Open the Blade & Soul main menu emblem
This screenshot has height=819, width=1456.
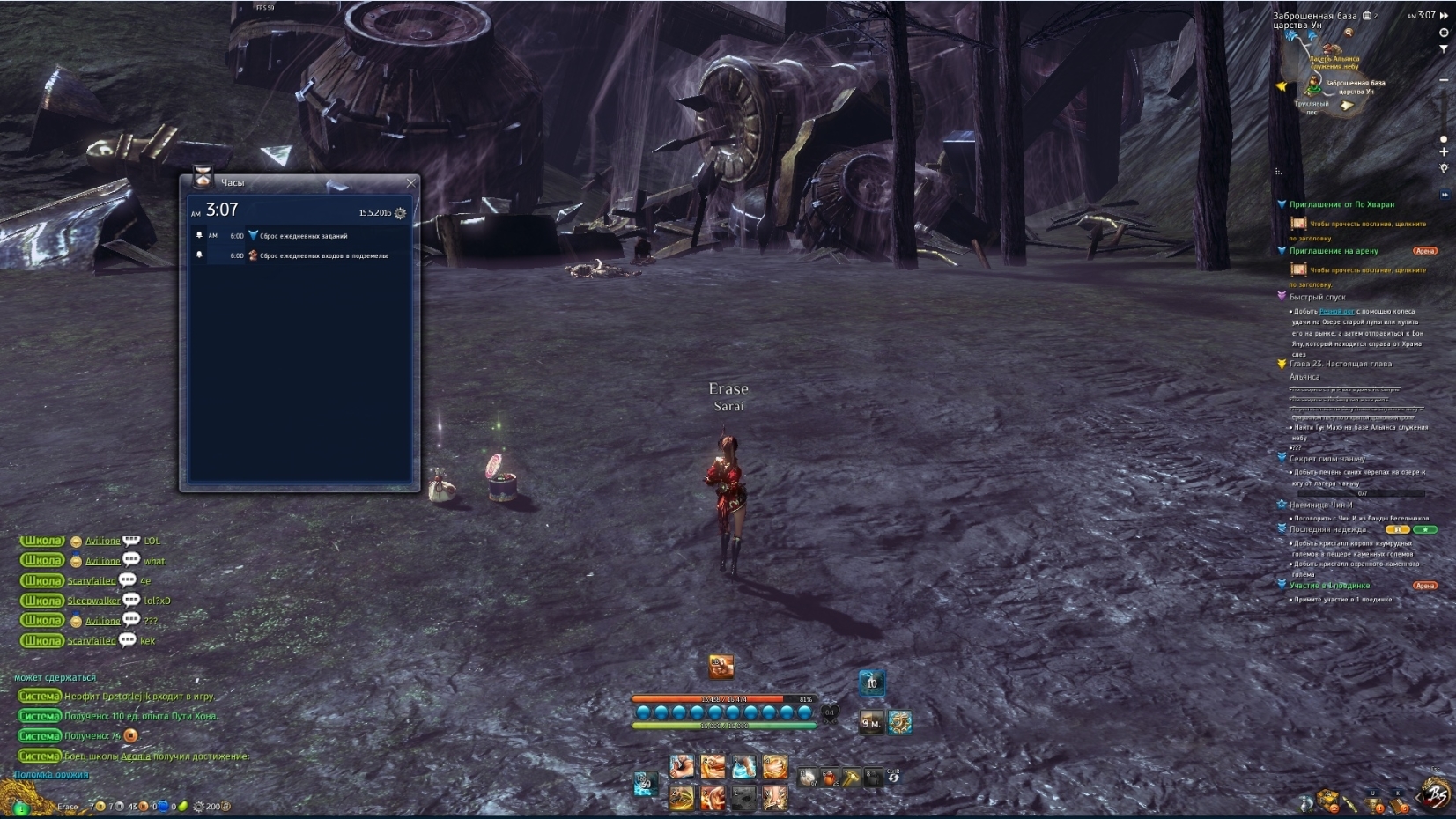tap(1438, 795)
